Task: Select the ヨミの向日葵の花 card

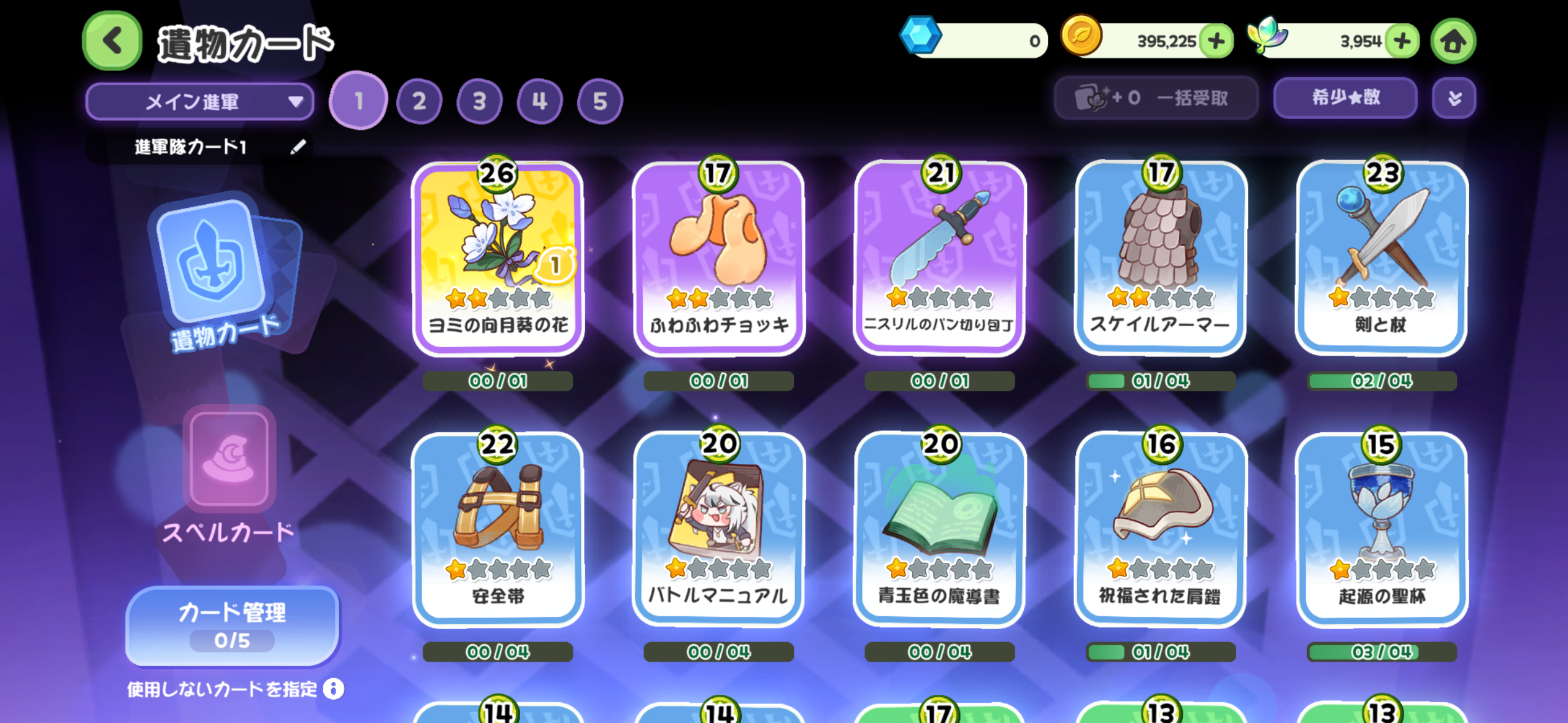Action: click(498, 259)
